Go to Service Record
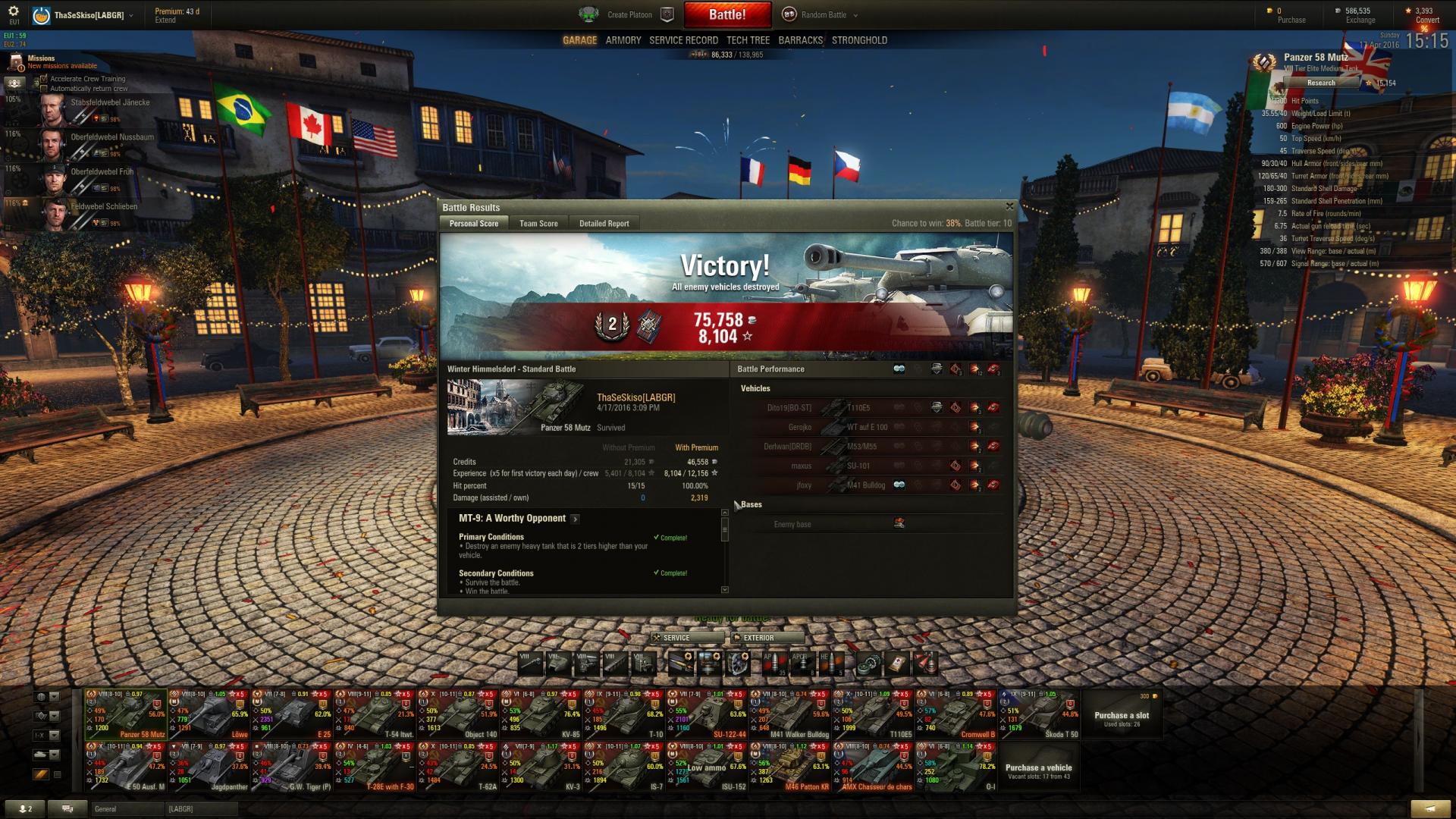 (x=683, y=40)
